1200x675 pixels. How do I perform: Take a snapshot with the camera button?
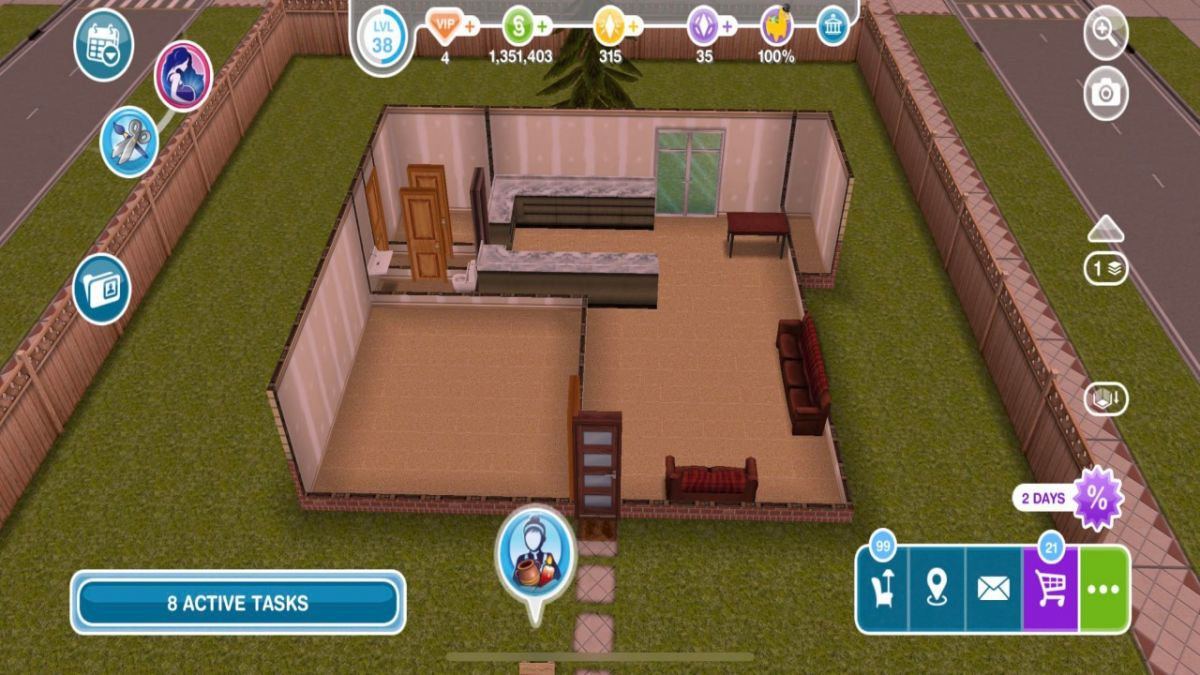point(1106,94)
